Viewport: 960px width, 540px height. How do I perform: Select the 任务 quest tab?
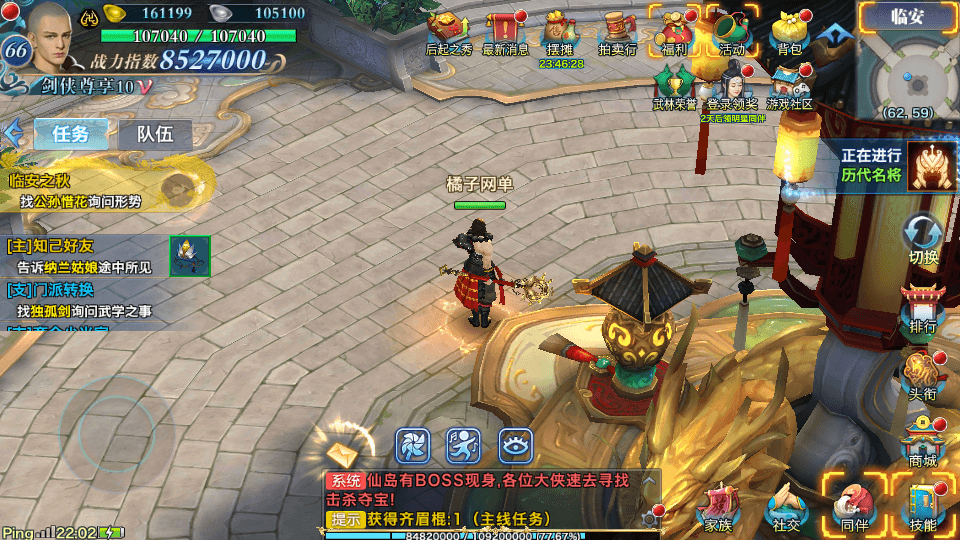tap(71, 134)
